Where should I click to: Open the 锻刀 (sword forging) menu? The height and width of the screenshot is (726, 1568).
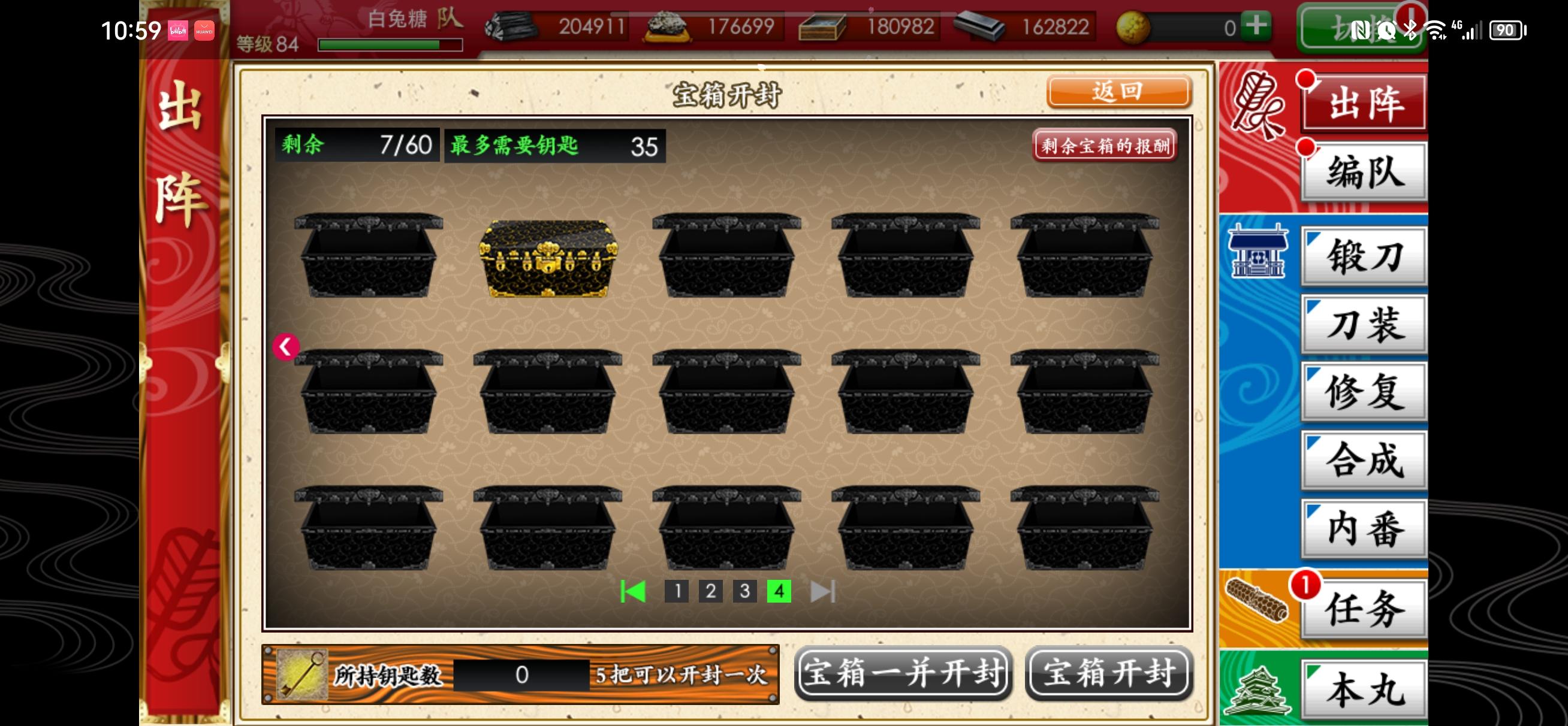coord(1364,256)
